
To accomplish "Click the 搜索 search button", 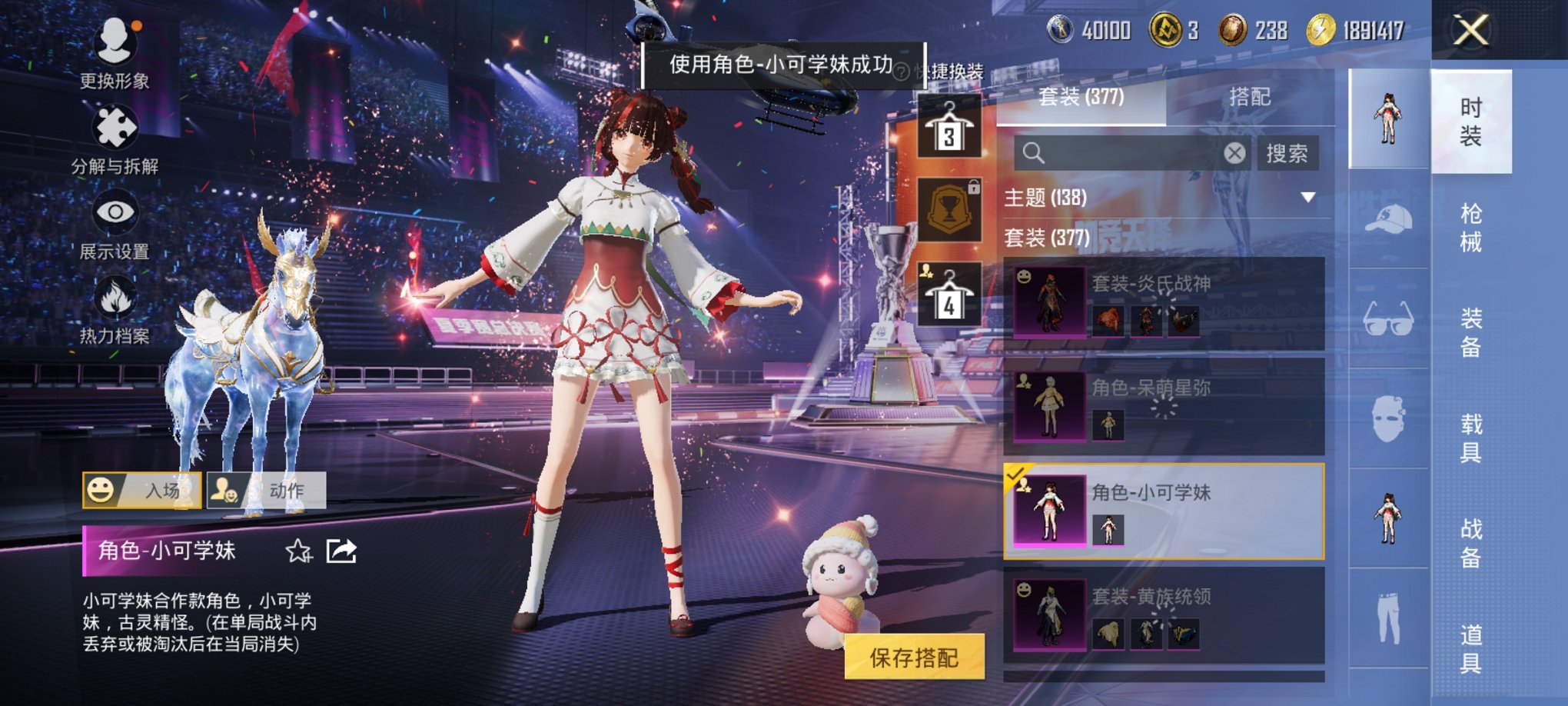I will click(x=1286, y=152).
